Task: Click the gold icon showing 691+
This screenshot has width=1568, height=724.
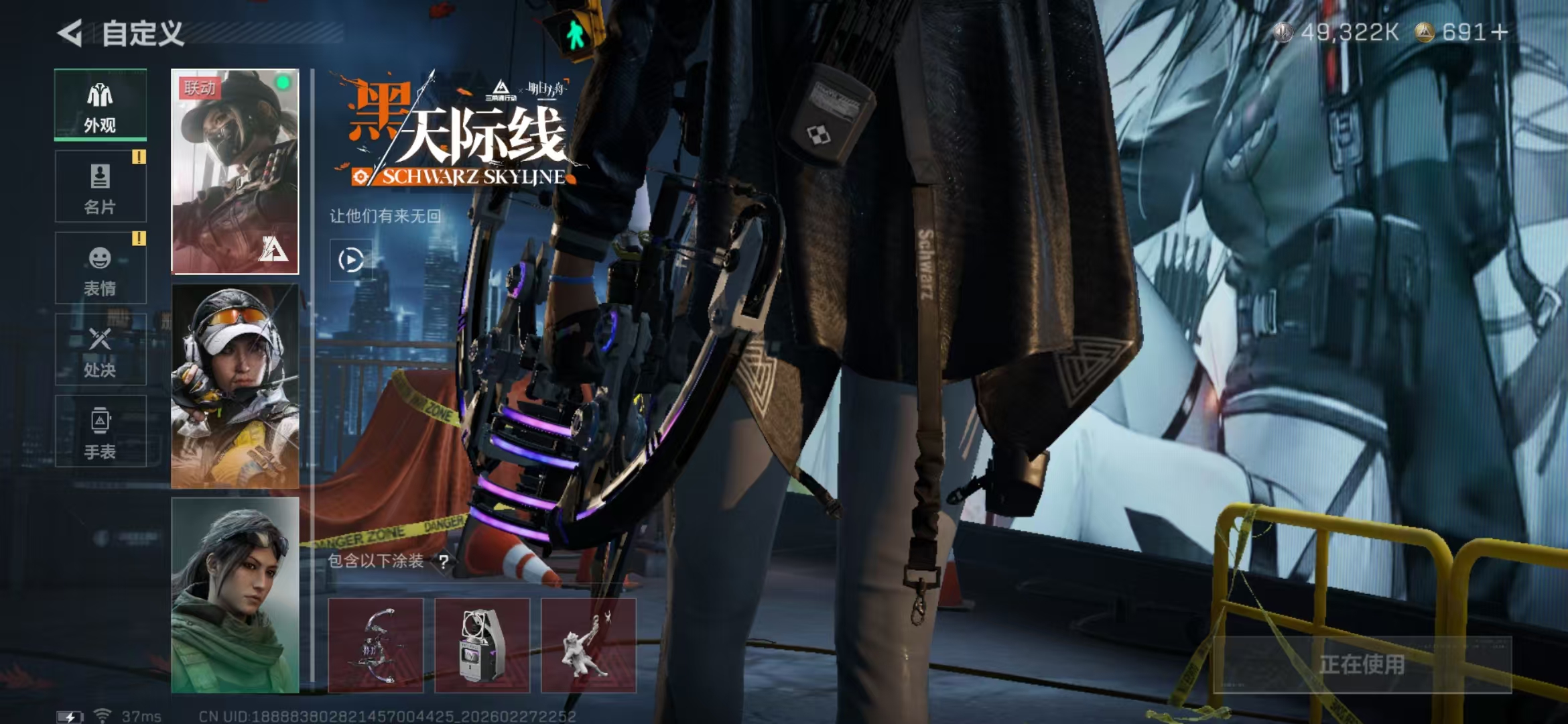Action: tap(1425, 31)
